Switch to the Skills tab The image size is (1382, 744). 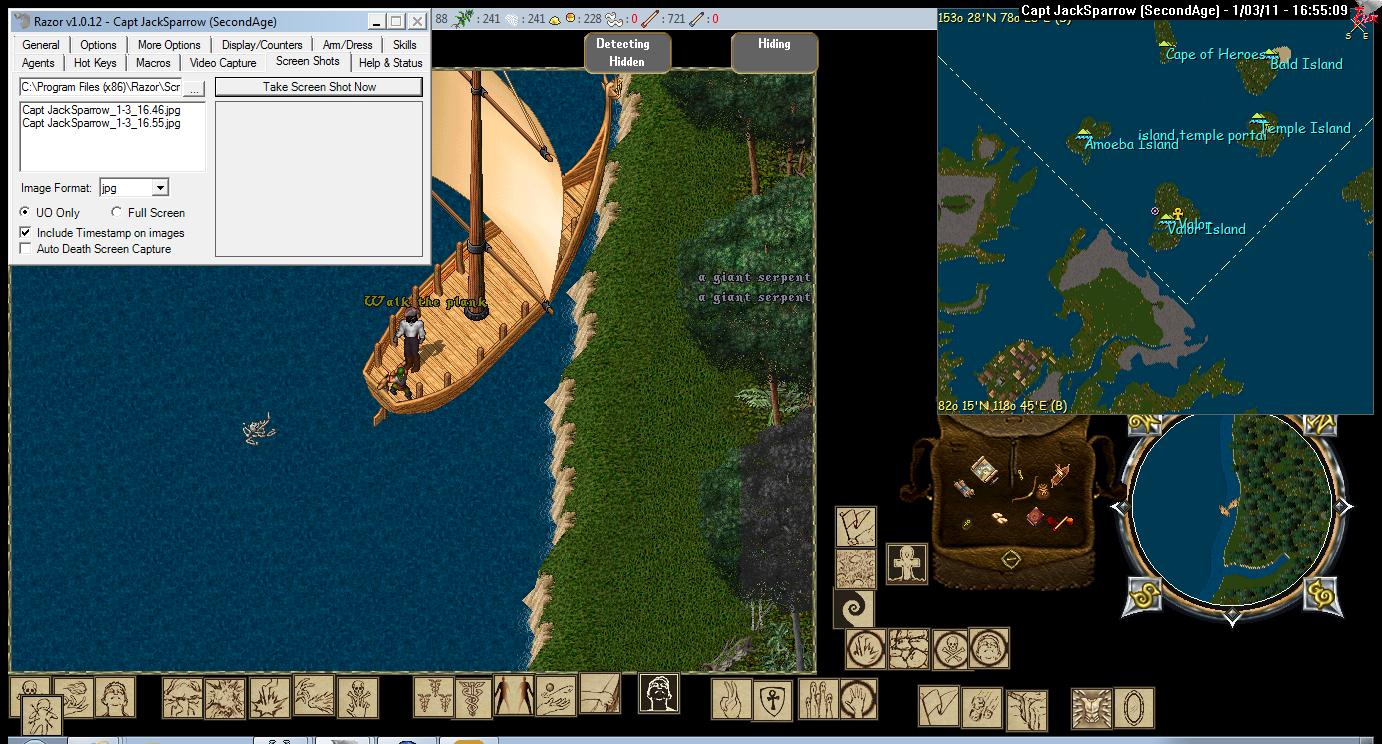pyautogui.click(x=404, y=45)
